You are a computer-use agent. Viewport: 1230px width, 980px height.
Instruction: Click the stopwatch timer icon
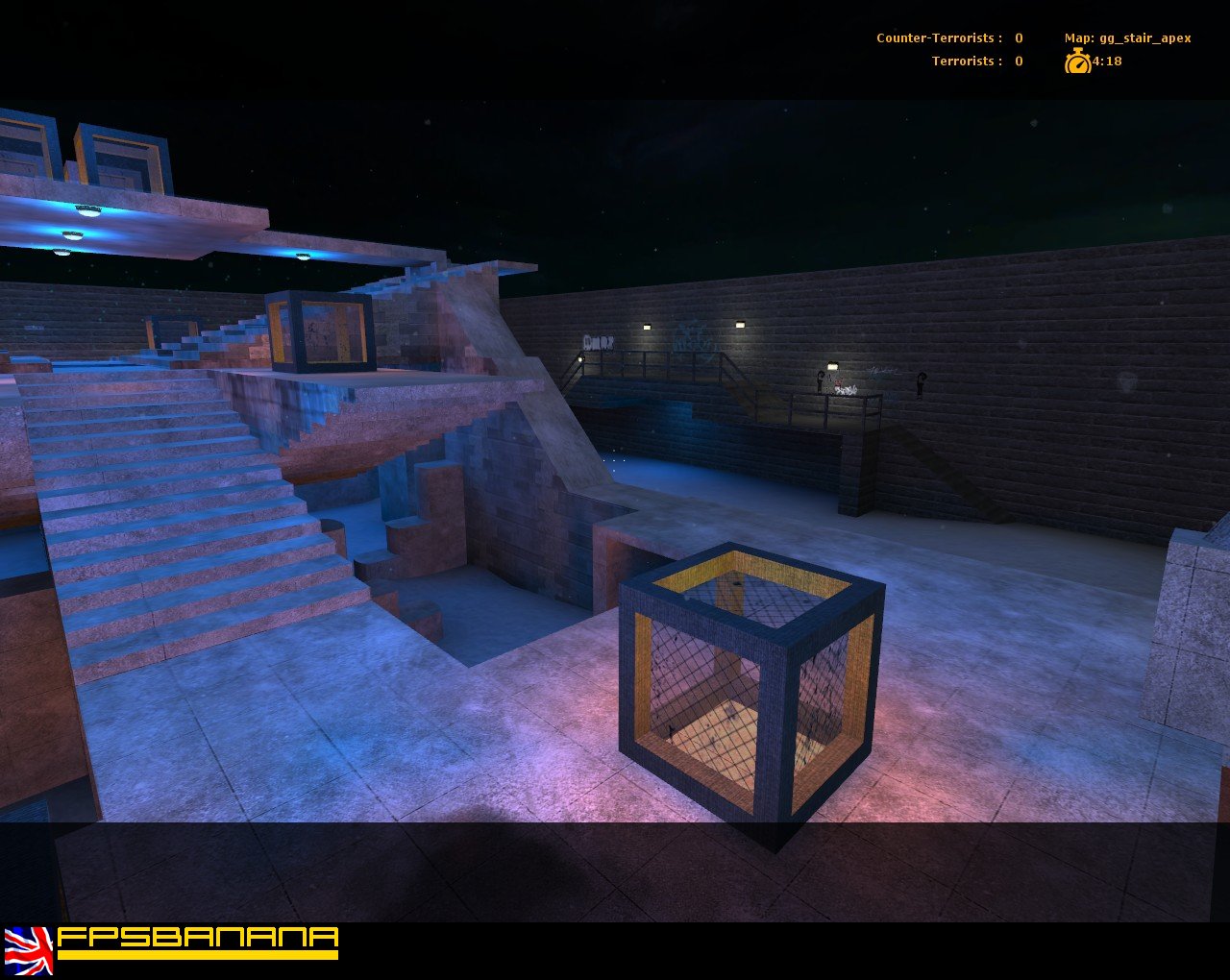1078,61
